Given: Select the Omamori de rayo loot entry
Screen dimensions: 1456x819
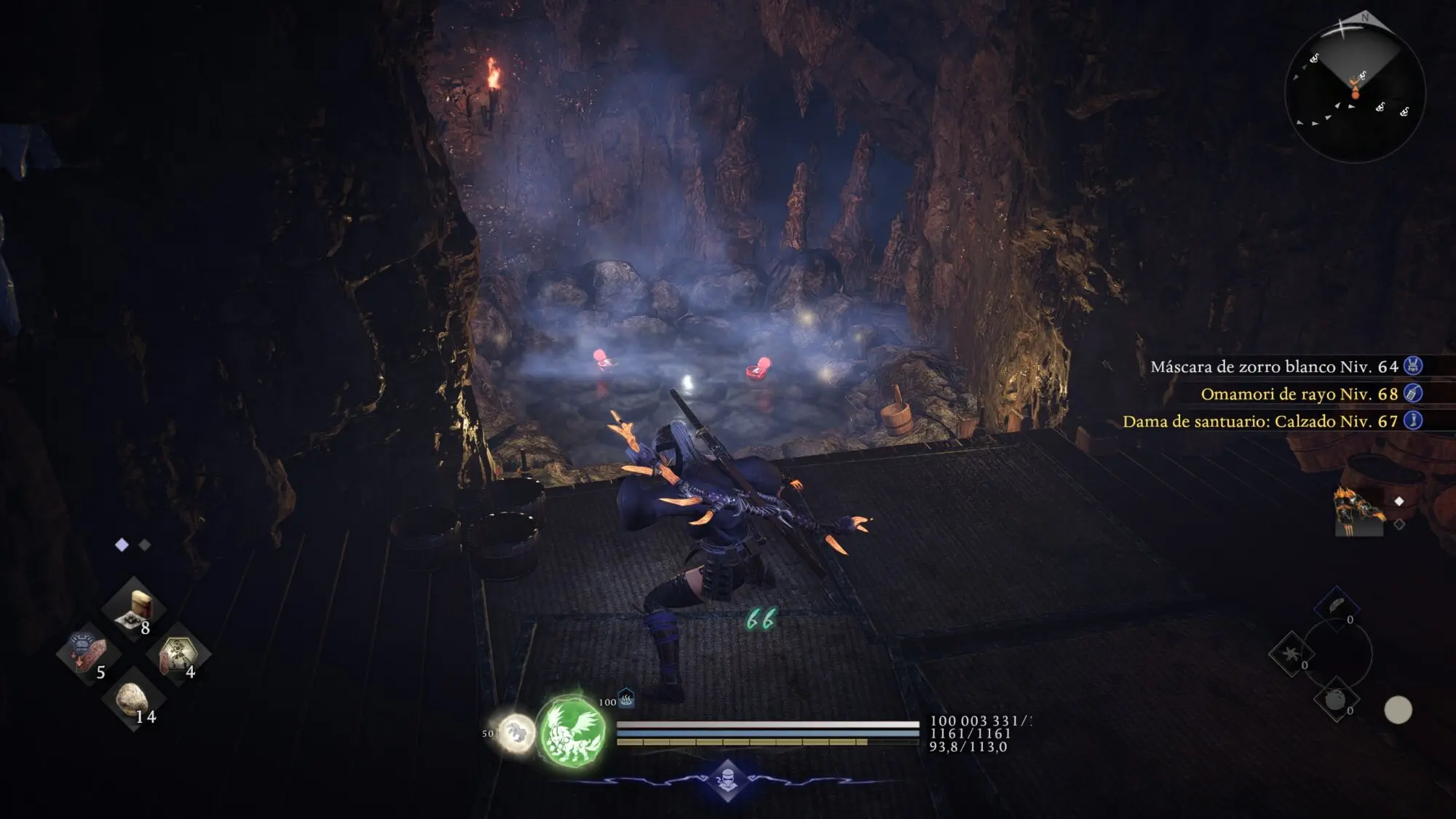Looking at the screenshot, I should 1299,394.
